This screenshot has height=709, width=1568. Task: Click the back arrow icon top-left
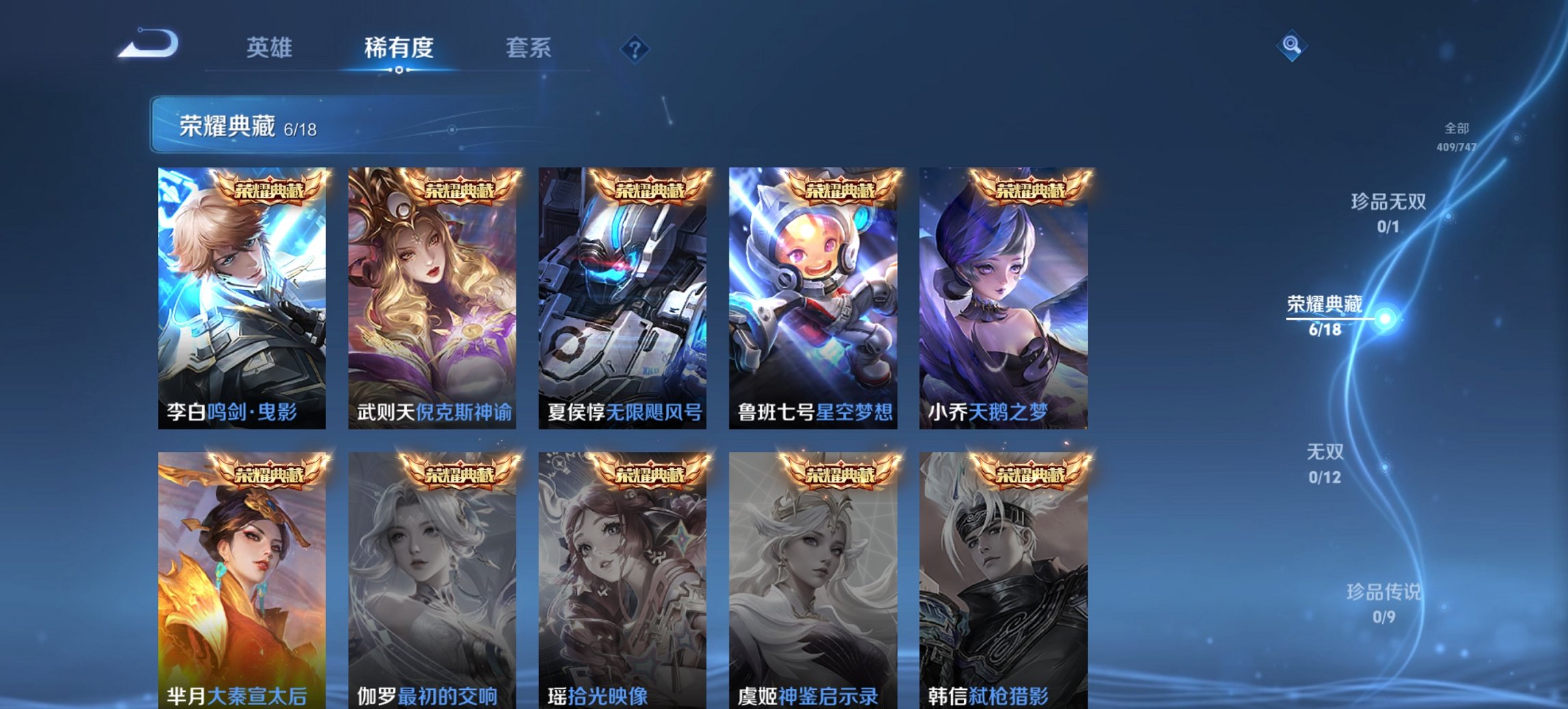click(x=147, y=44)
